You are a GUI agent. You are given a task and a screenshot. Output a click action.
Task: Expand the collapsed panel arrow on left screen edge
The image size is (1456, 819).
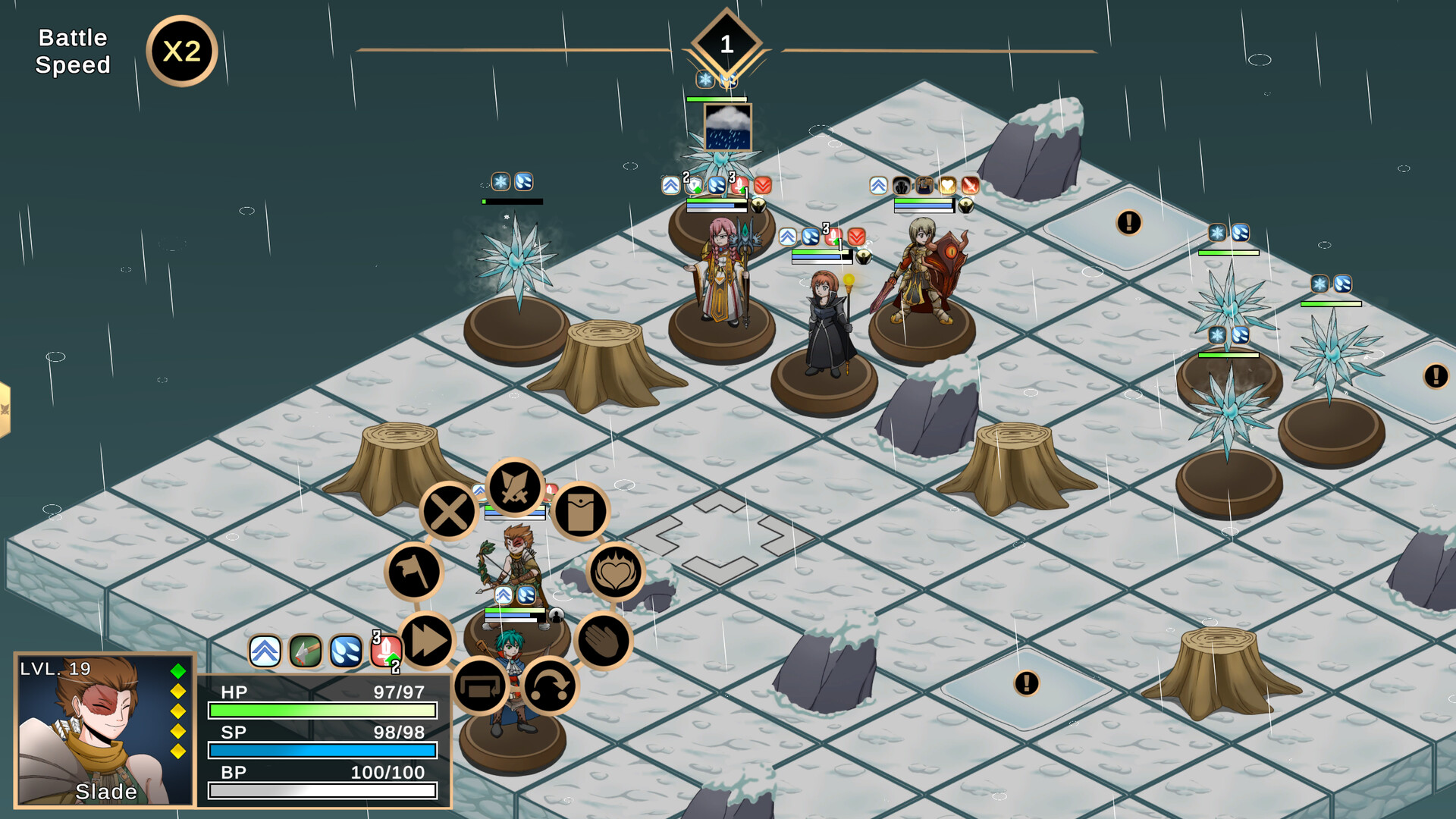(6, 408)
